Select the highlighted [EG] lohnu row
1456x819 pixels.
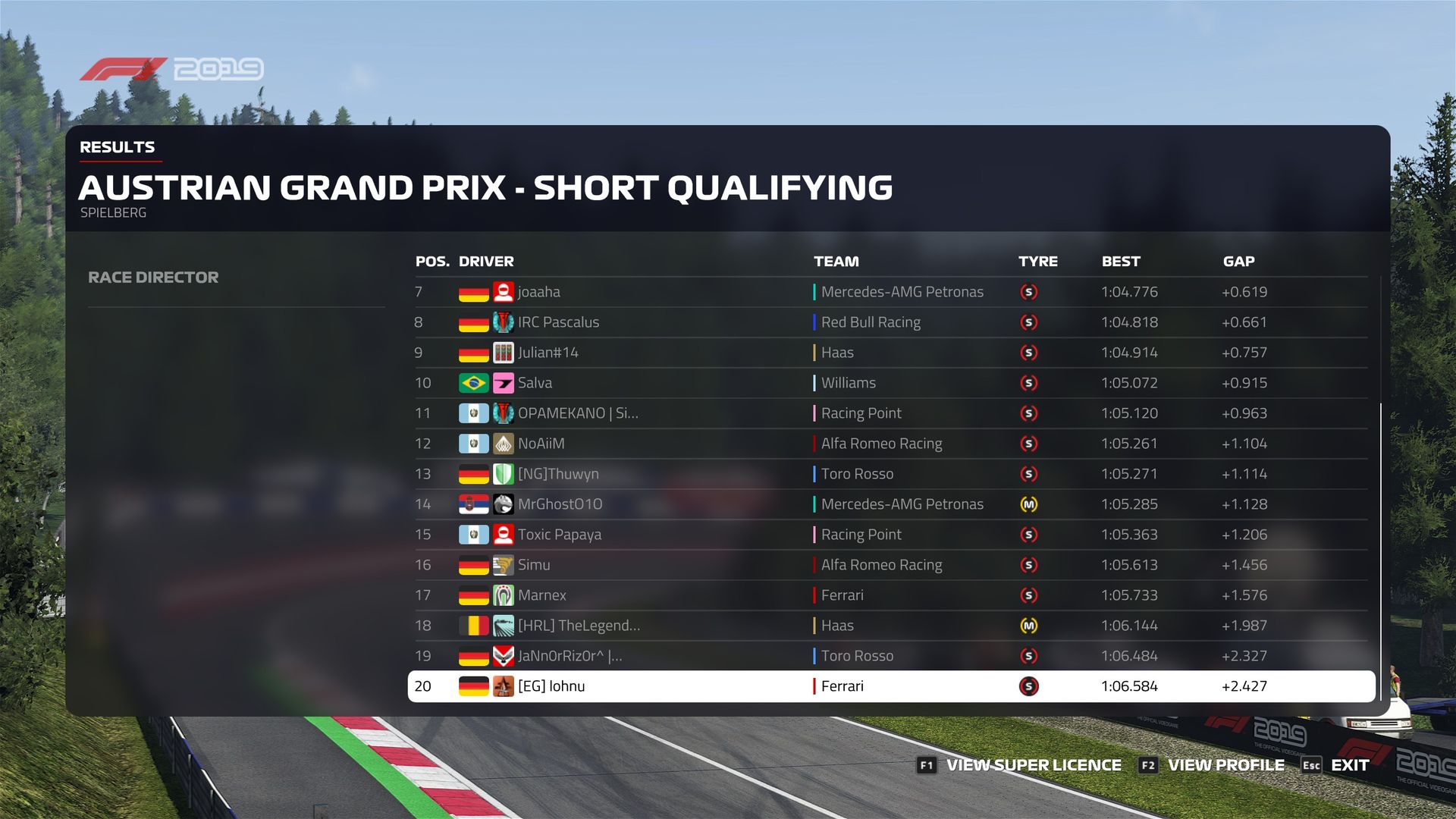[x=551, y=686]
